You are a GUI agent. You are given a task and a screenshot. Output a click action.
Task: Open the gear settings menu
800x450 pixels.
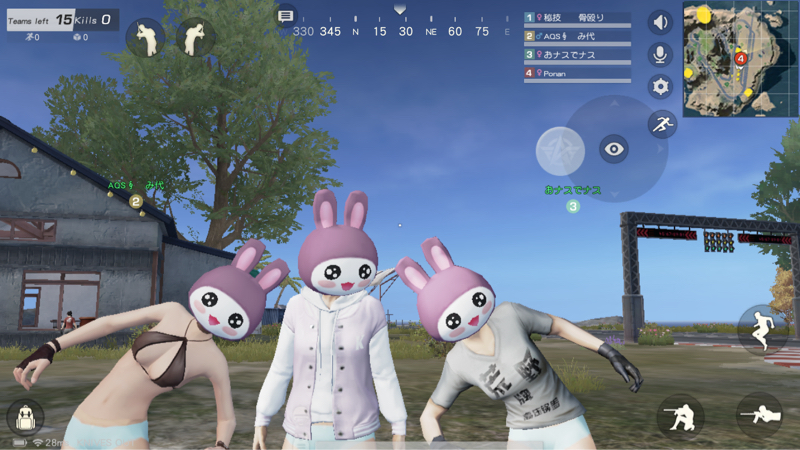pos(660,87)
